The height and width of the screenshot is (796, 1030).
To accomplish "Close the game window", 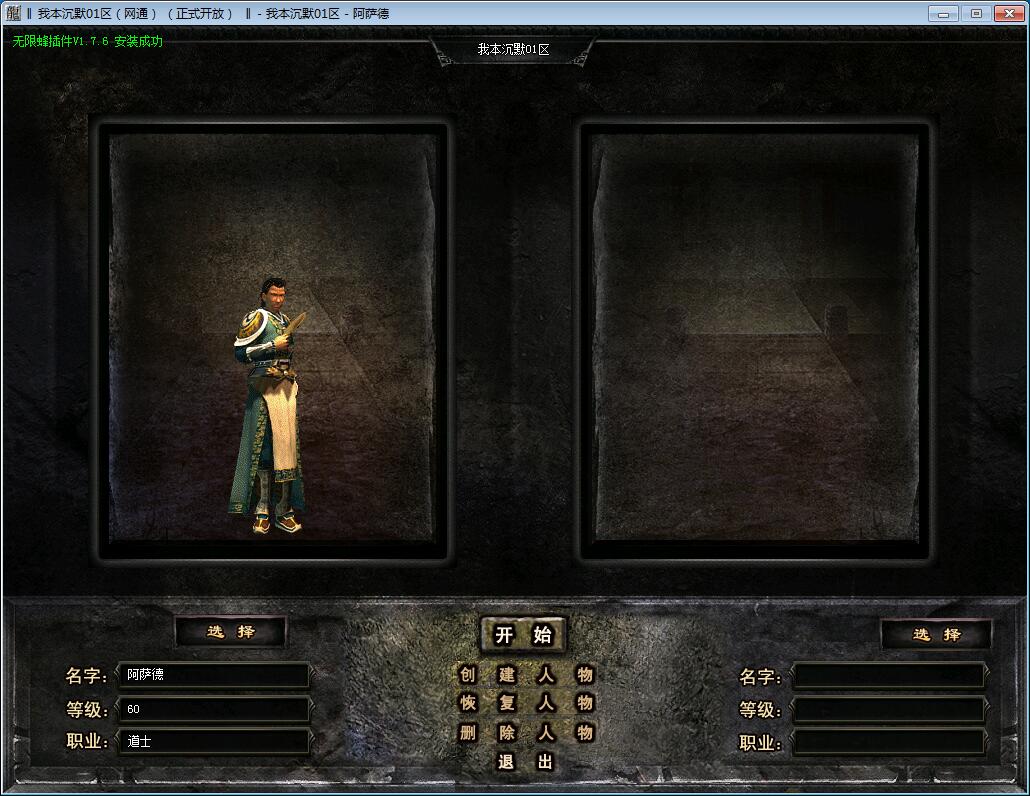I will coord(1007,14).
